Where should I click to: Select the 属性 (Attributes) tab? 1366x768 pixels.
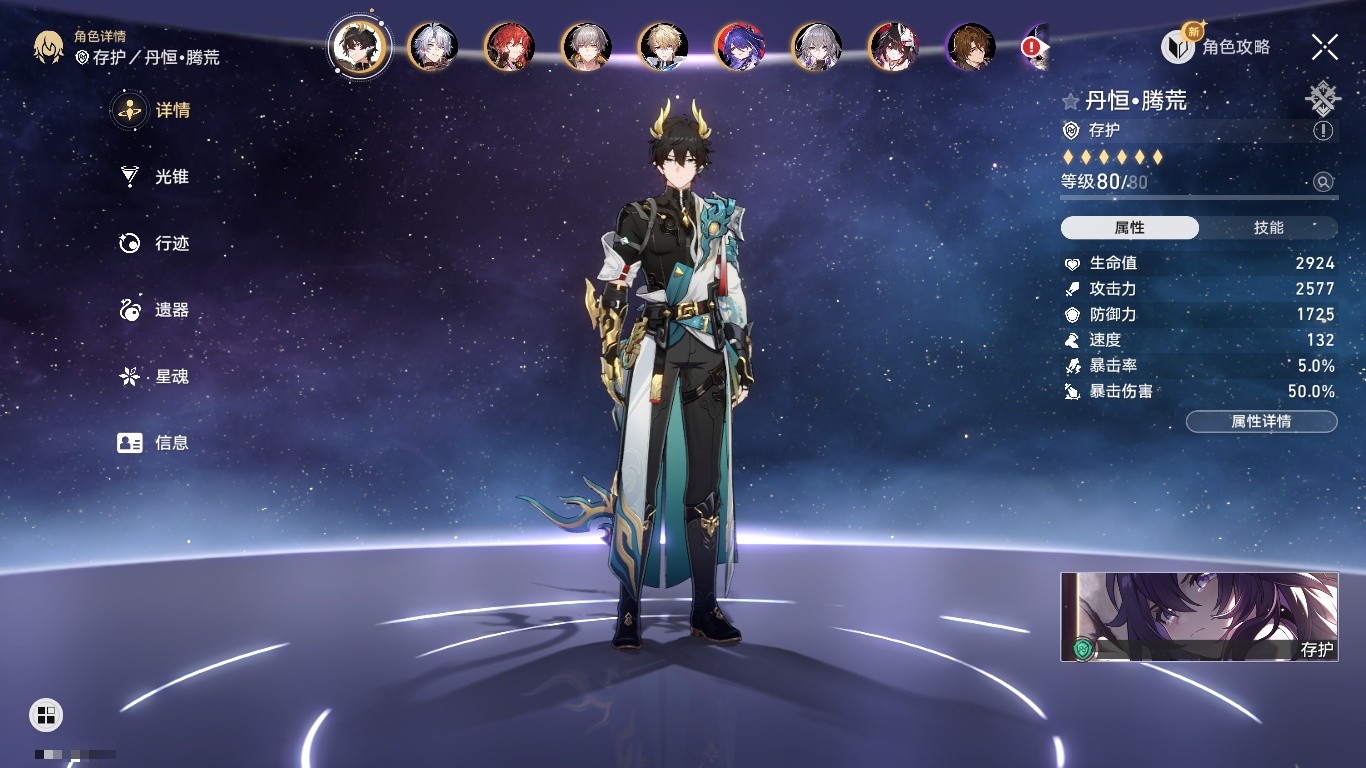(1130, 228)
